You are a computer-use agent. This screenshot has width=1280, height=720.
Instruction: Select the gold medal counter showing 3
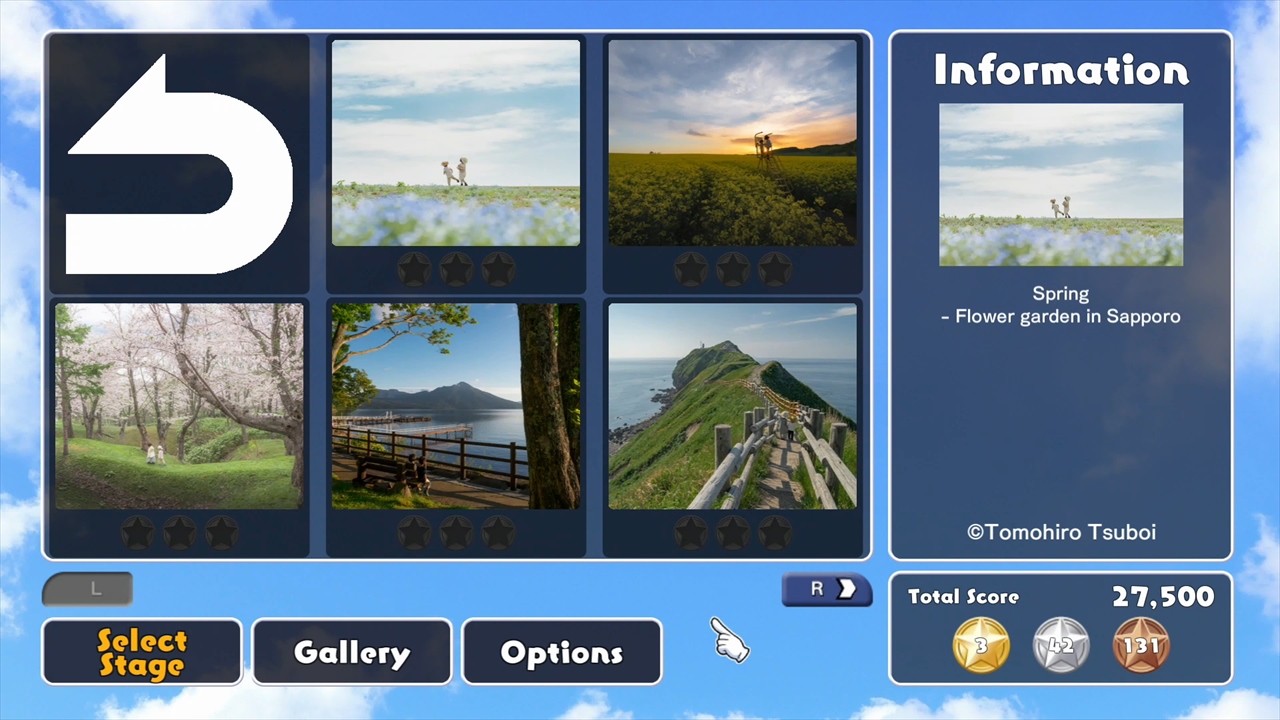pyautogui.click(x=980, y=645)
